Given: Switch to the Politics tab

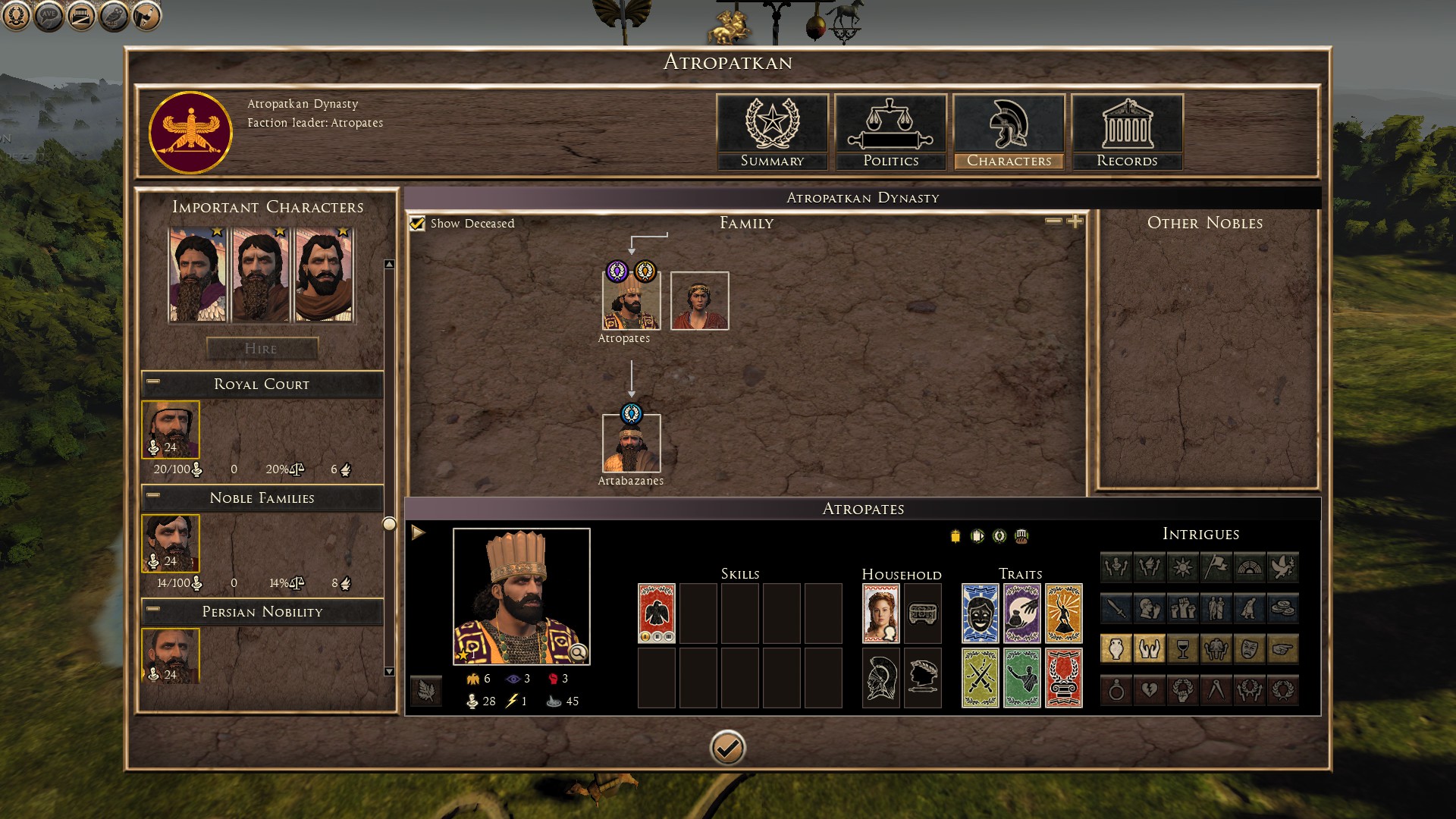Looking at the screenshot, I should (890, 132).
